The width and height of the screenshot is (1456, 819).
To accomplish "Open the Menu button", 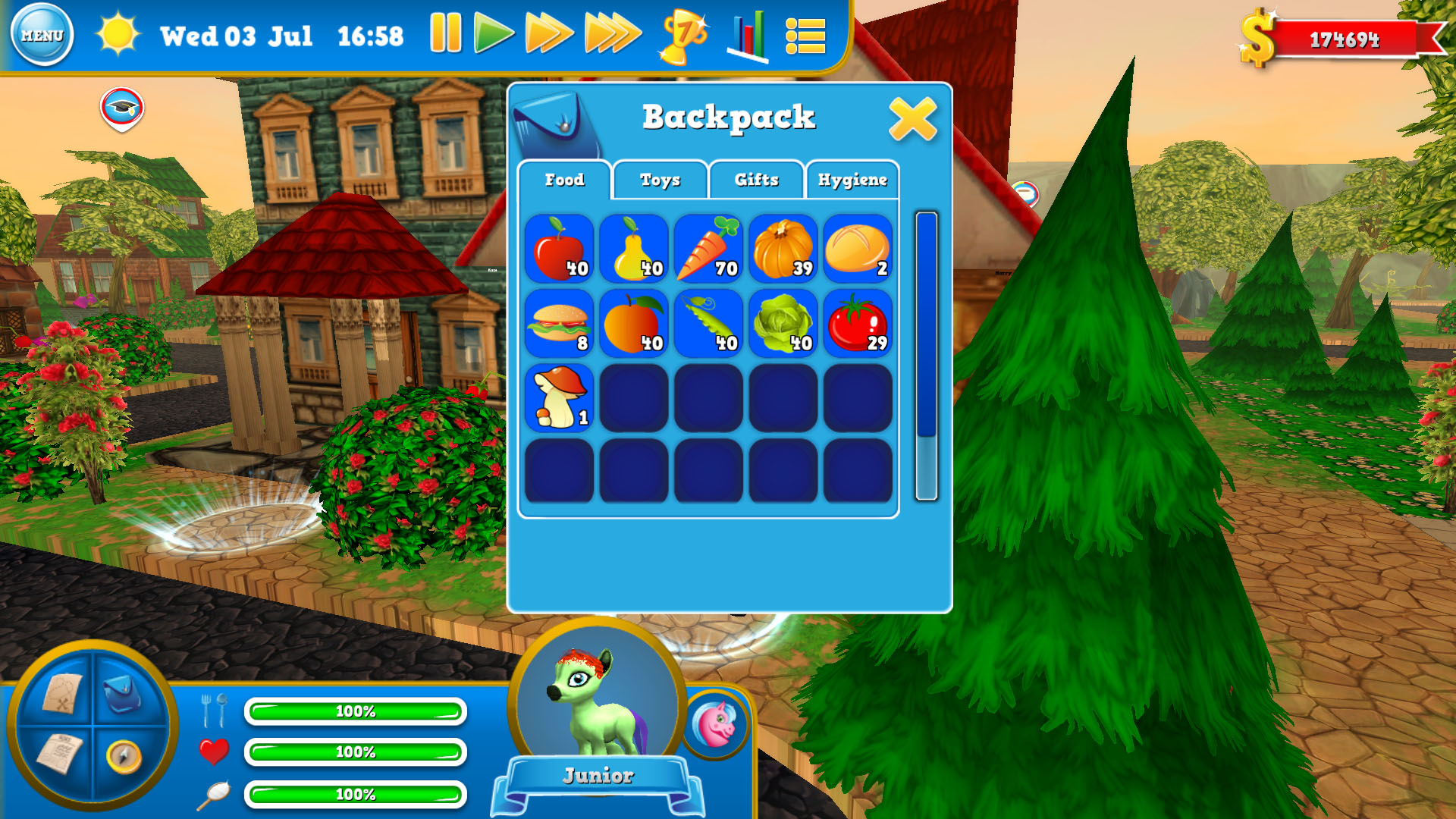I will coord(43,34).
